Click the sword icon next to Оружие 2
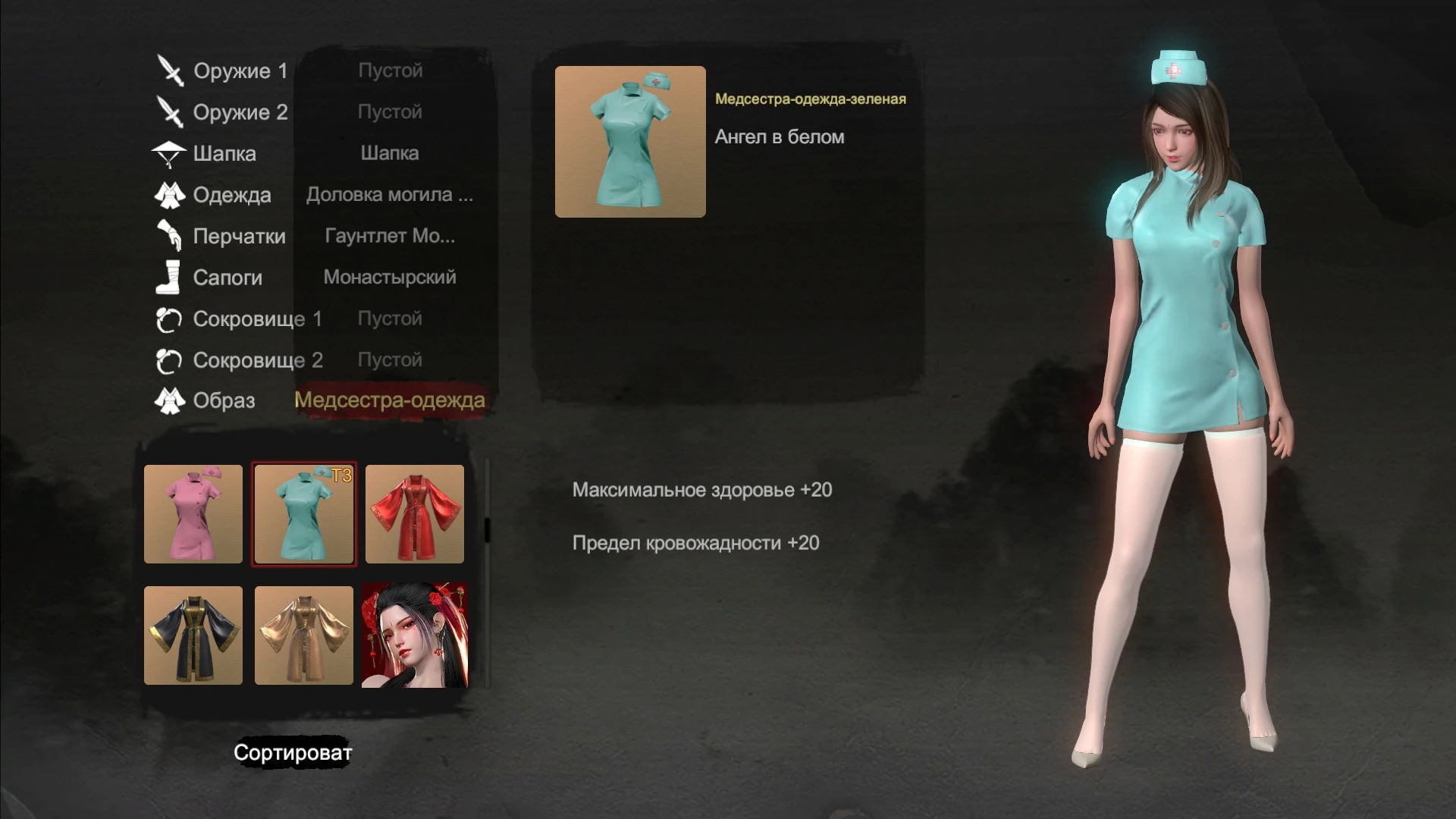Screen dimensions: 1456x819 point(171,112)
